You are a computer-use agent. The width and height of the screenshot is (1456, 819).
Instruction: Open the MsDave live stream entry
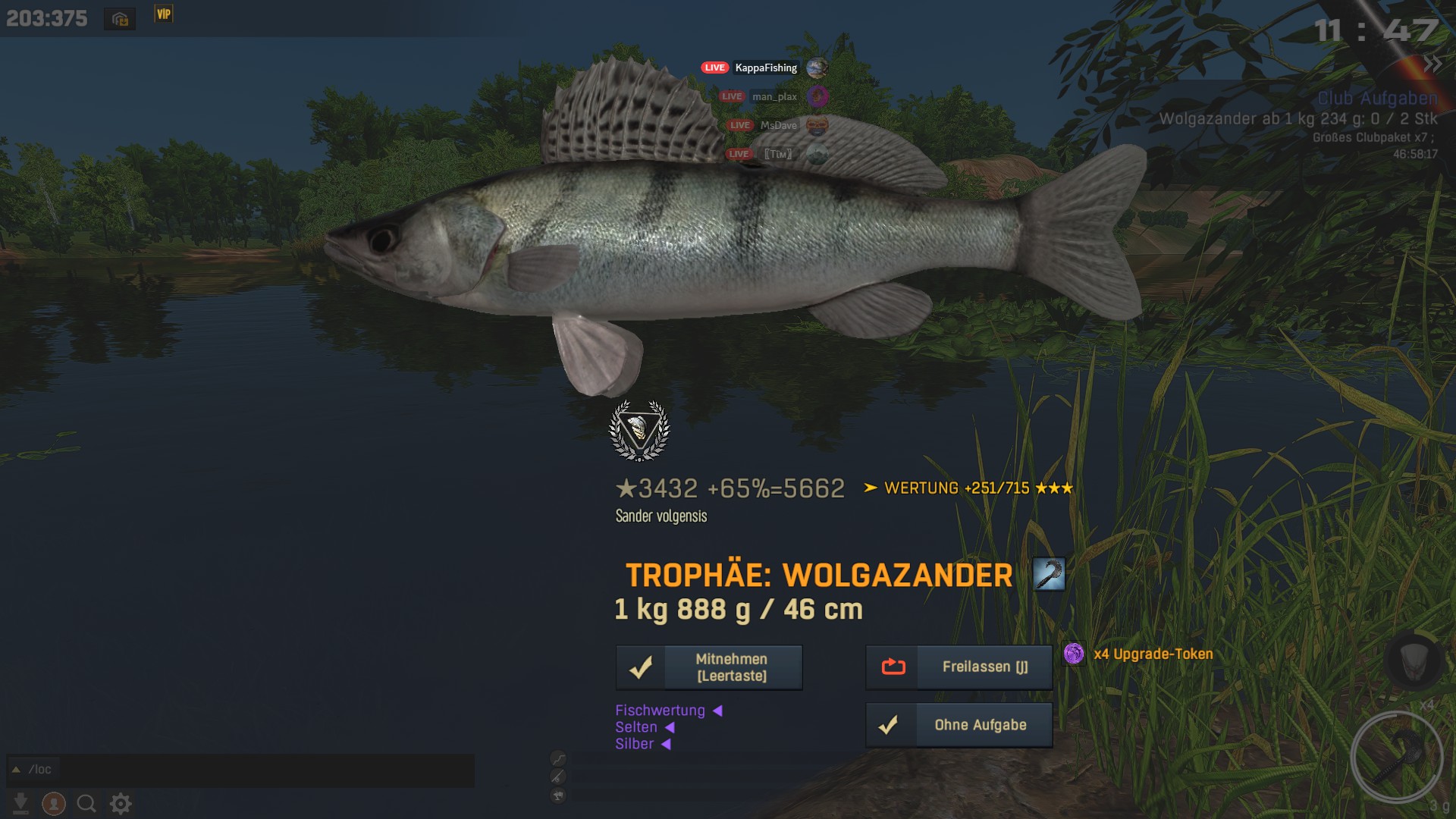778,126
